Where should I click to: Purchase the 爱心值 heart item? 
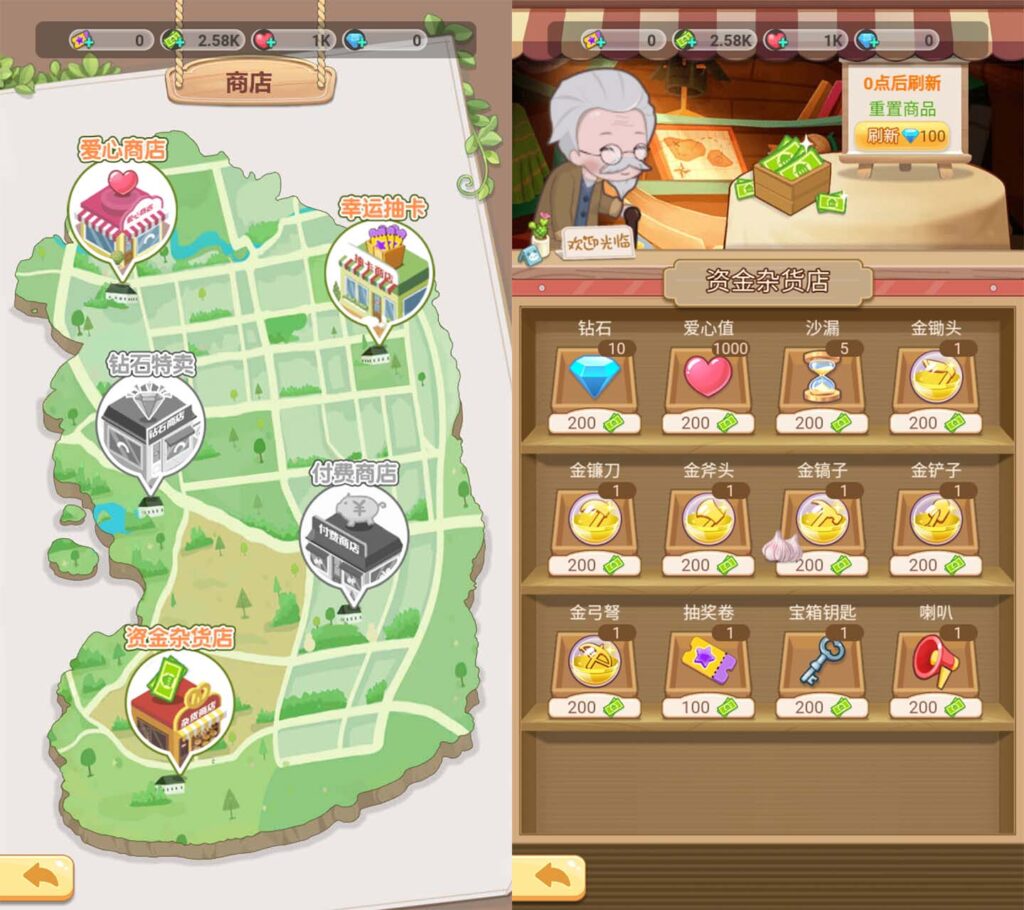point(708,379)
